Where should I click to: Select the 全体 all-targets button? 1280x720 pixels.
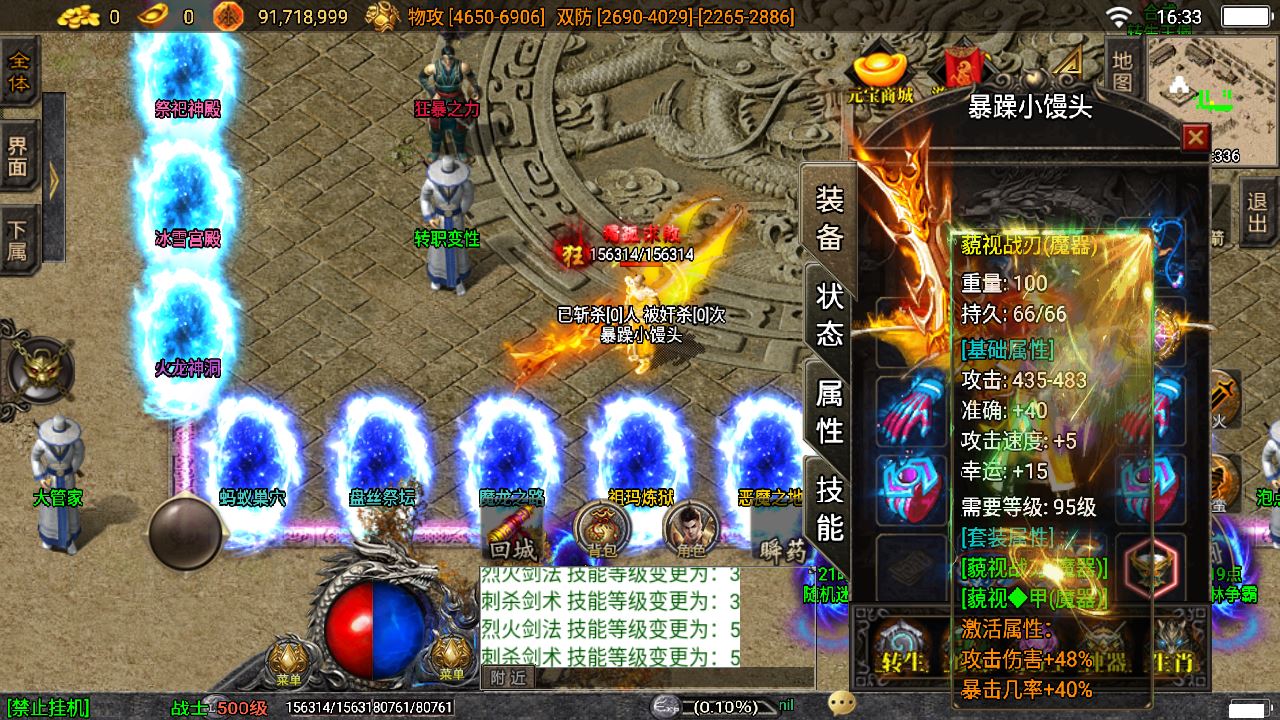pyautogui.click(x=19, y=71)
